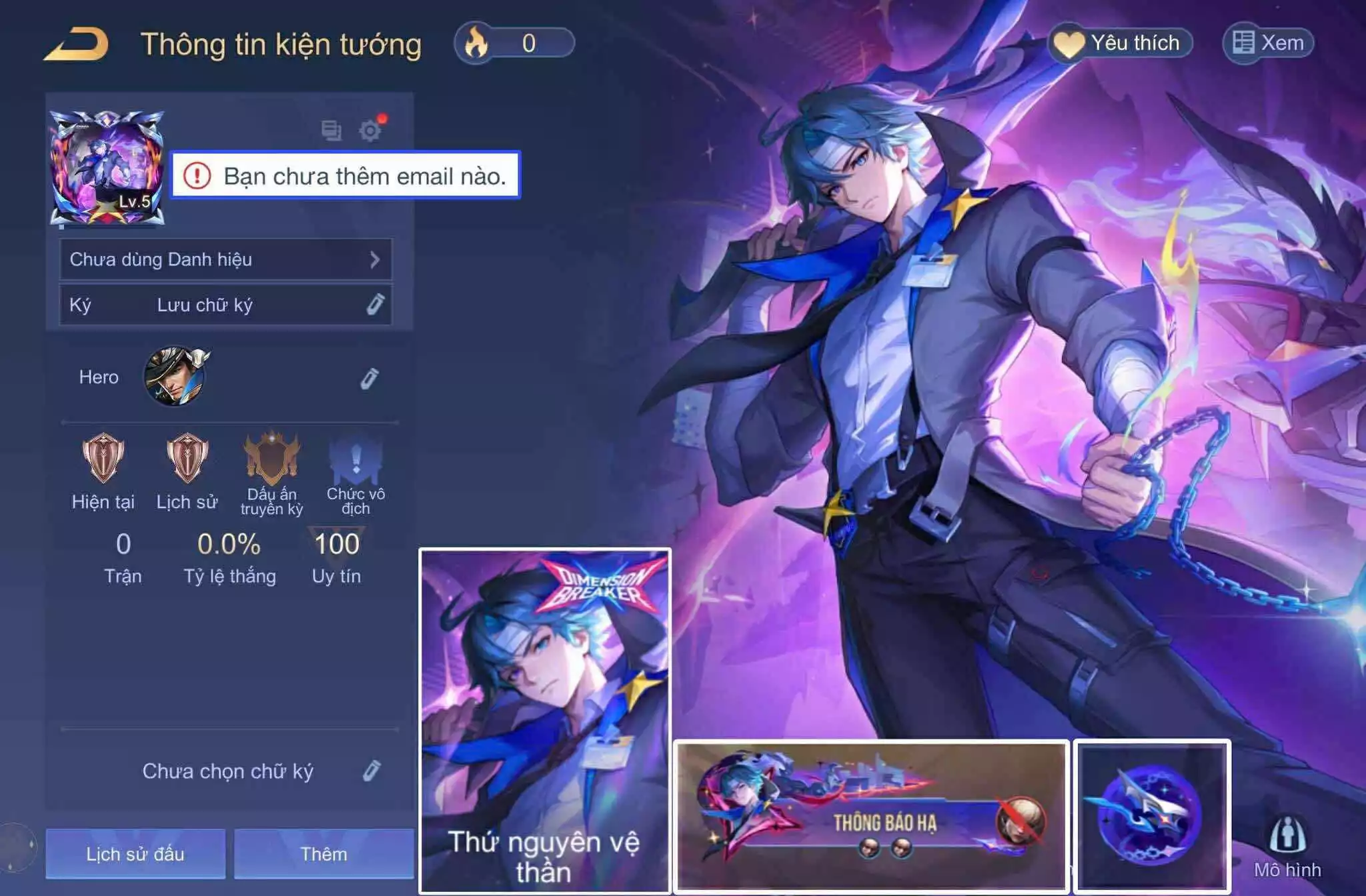The image size is (1366, 896).
Task: Open the settings gear icon
Action: (x=370, y=130)
